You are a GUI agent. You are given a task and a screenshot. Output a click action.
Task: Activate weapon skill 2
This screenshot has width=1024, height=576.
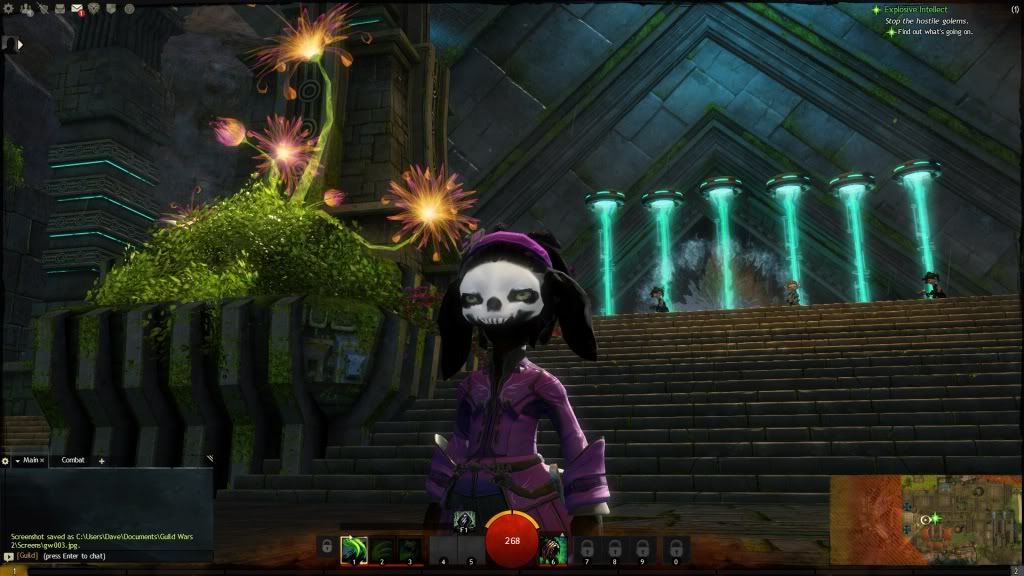[382, 549]
